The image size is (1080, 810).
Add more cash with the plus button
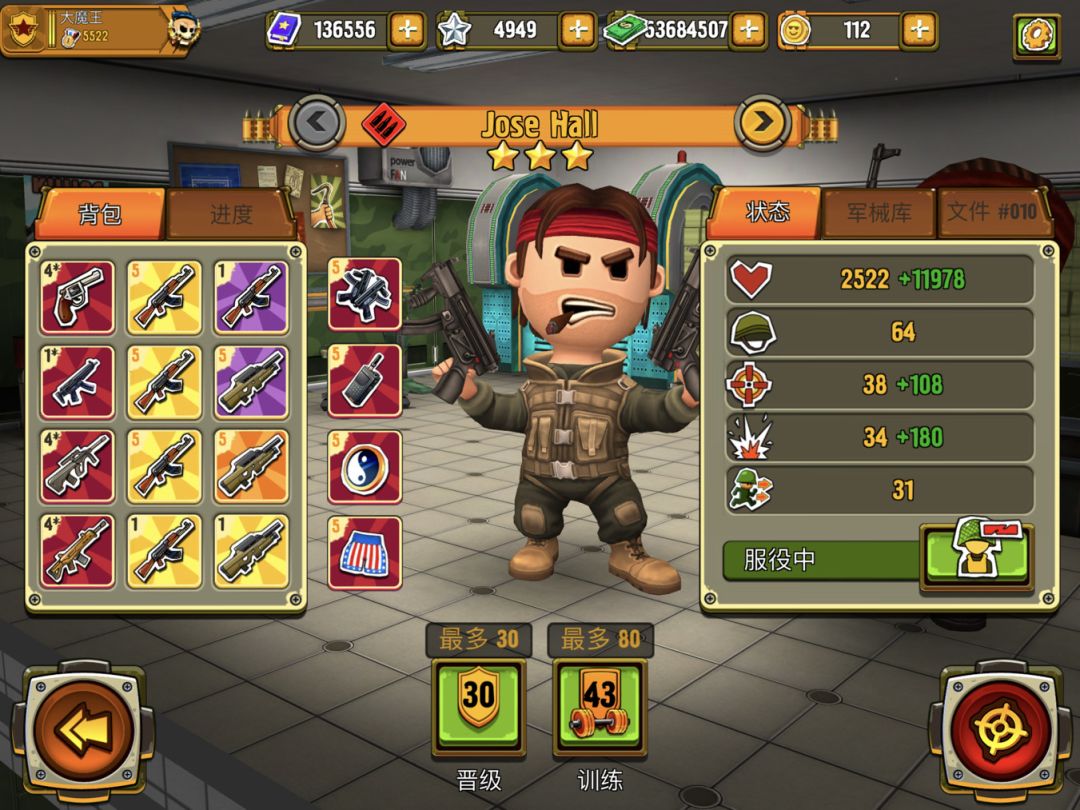(x=747, y=30)
